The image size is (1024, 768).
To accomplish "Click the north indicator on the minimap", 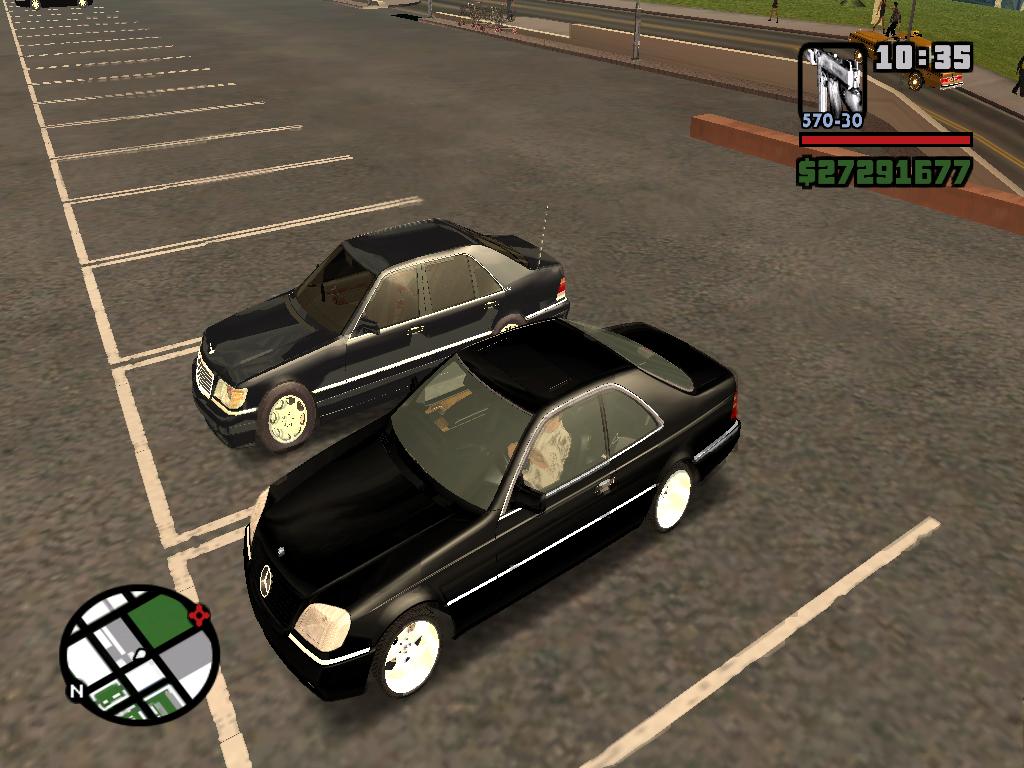I will click(75, 691).
